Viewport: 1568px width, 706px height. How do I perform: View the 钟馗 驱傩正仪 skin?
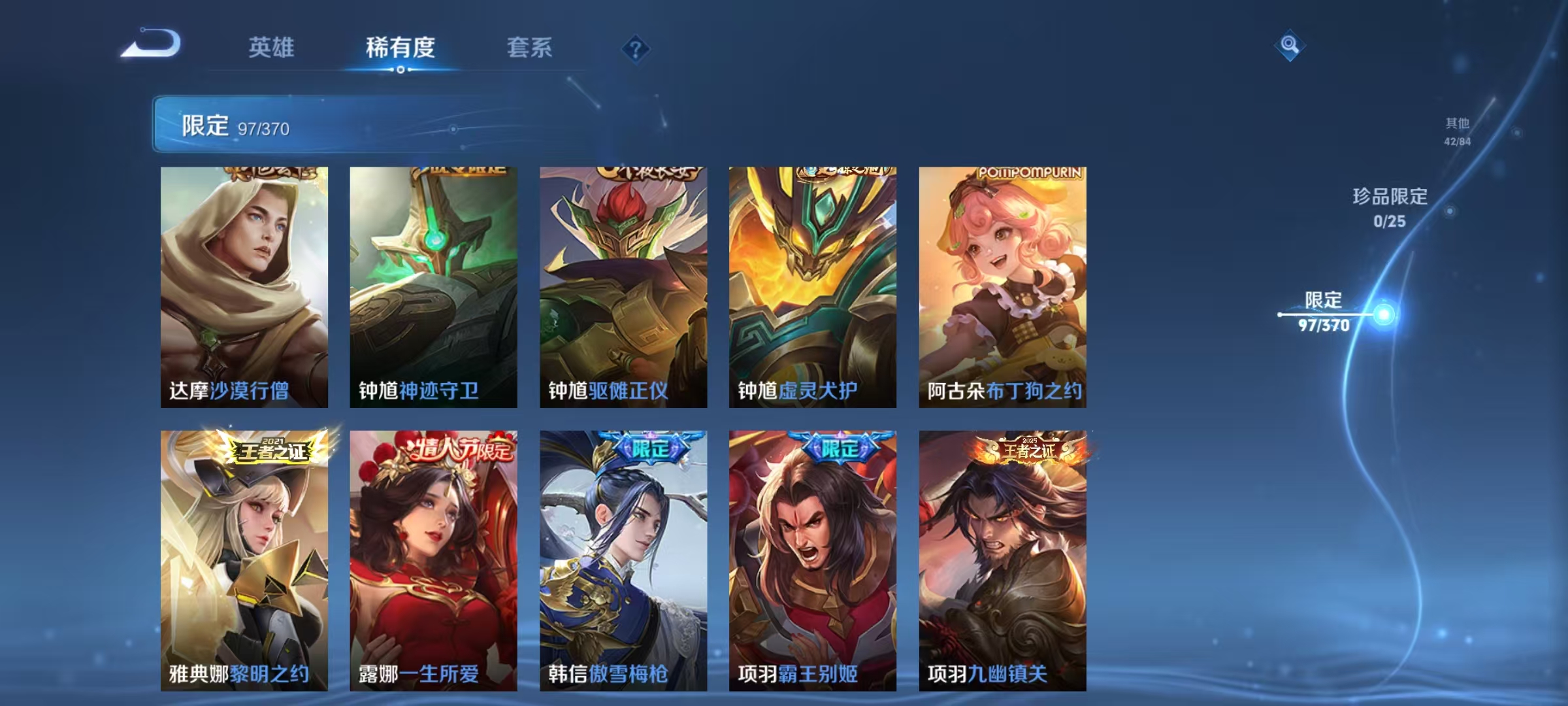tap(620, 288)
